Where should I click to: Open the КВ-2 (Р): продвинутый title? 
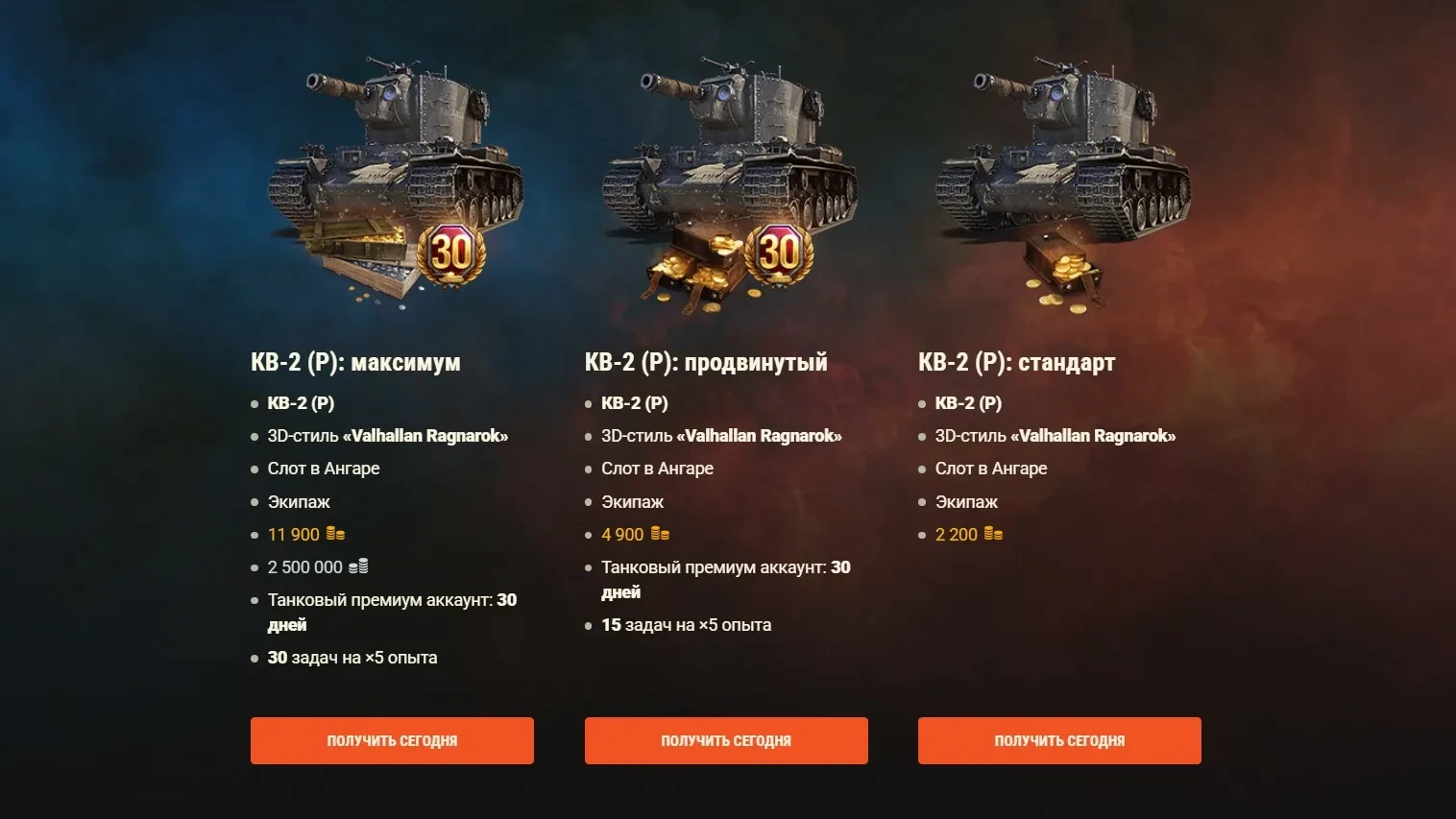coord(706,362)
